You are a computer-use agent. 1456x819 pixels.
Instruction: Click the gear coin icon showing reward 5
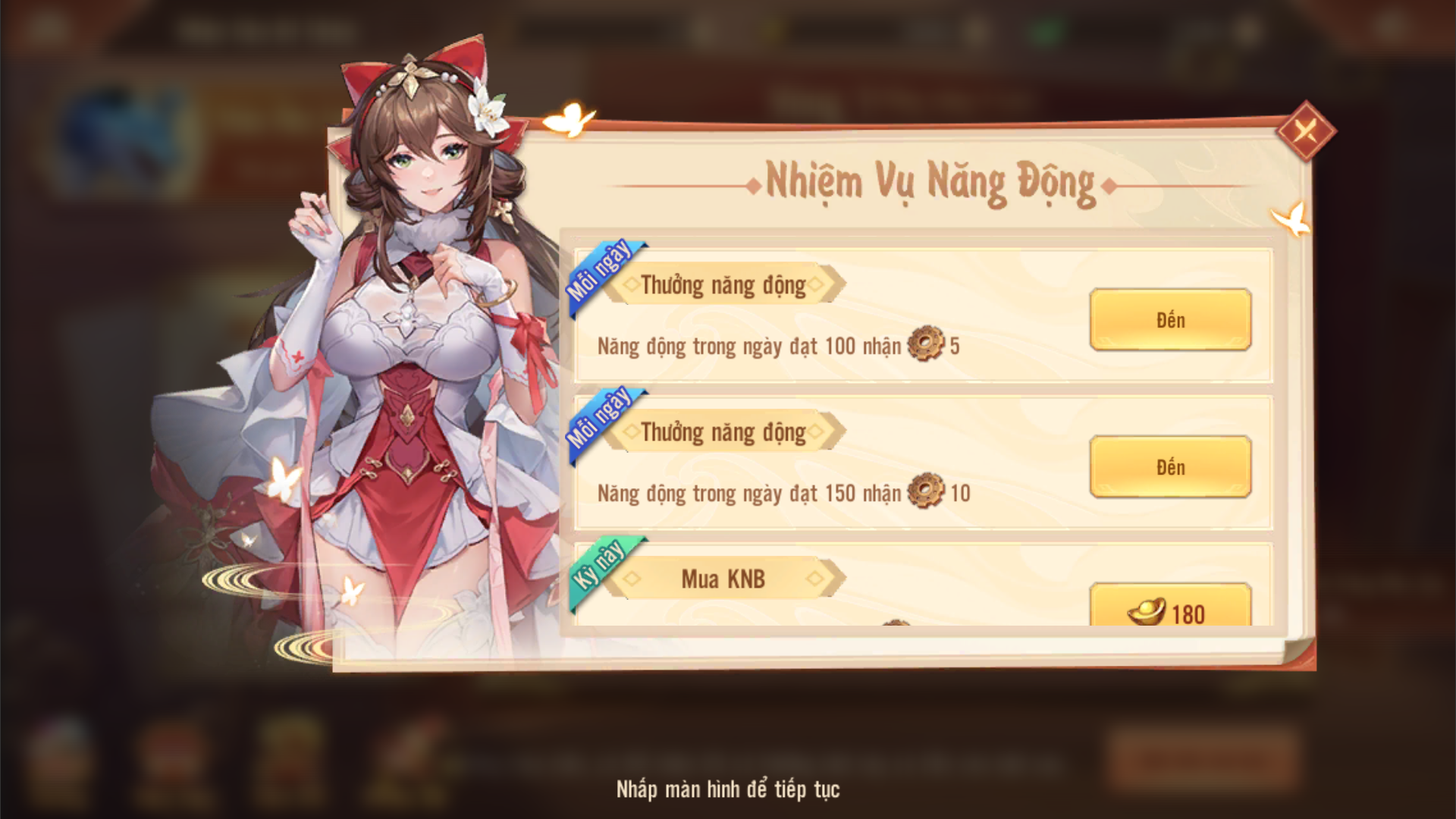927,344
